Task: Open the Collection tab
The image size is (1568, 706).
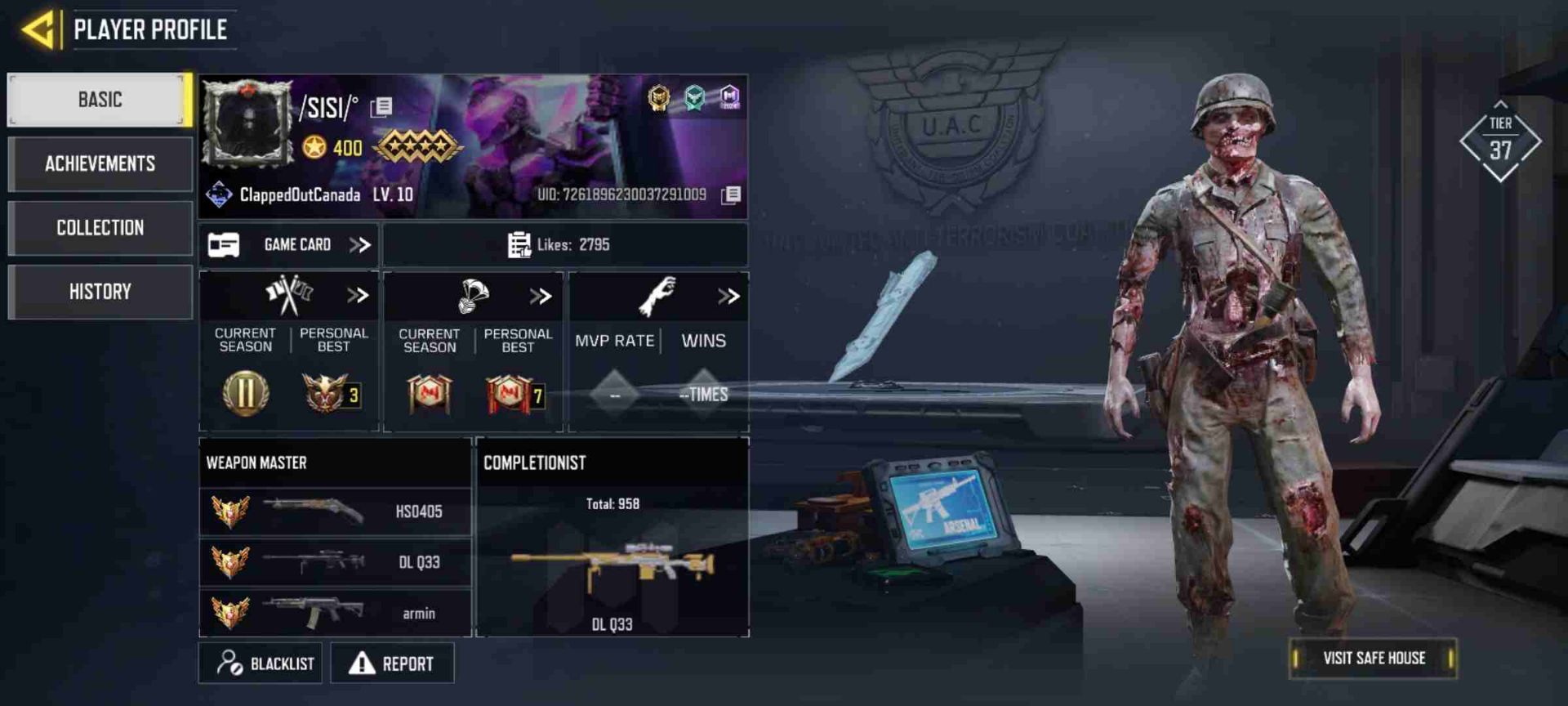Action: tap(100, 227)
